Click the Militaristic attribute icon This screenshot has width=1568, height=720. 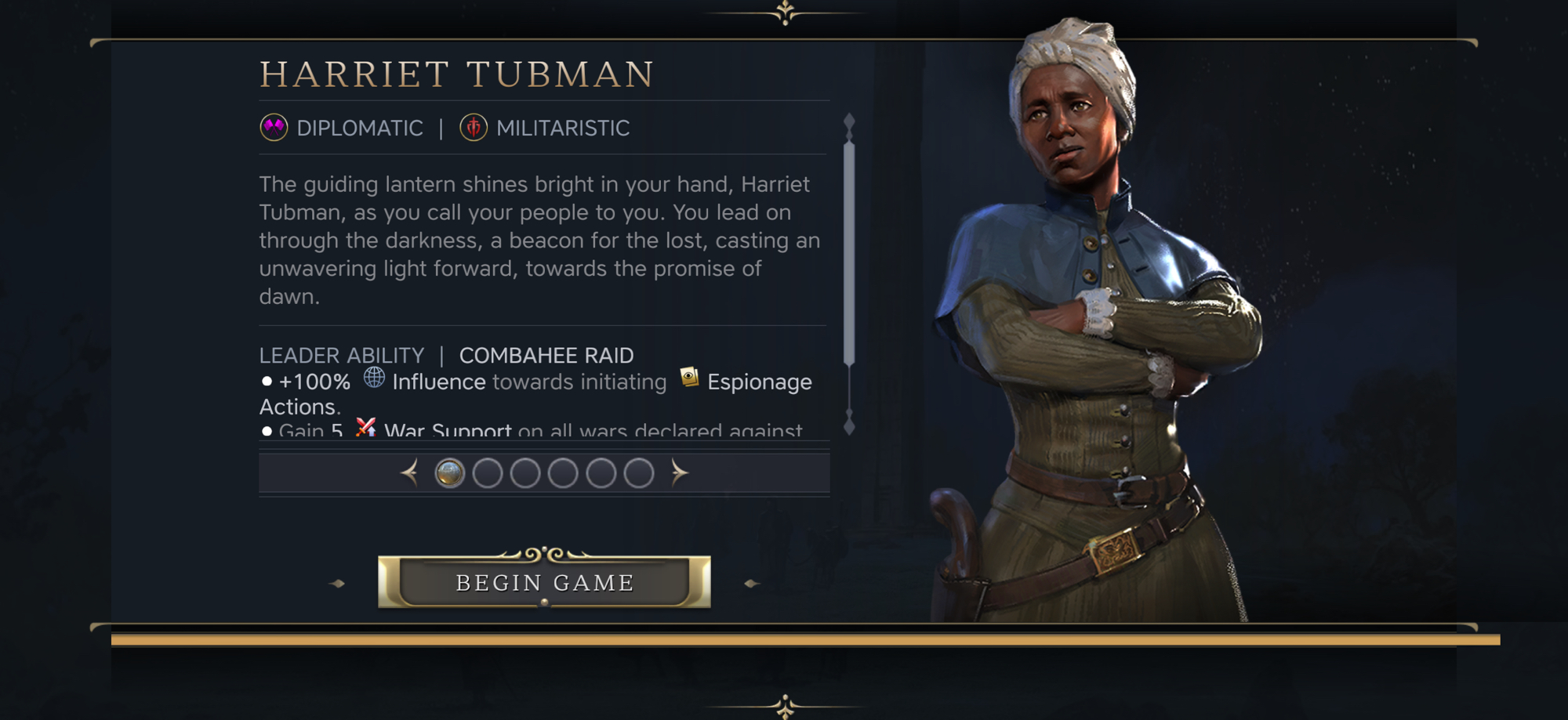click(x=474, y=128)
